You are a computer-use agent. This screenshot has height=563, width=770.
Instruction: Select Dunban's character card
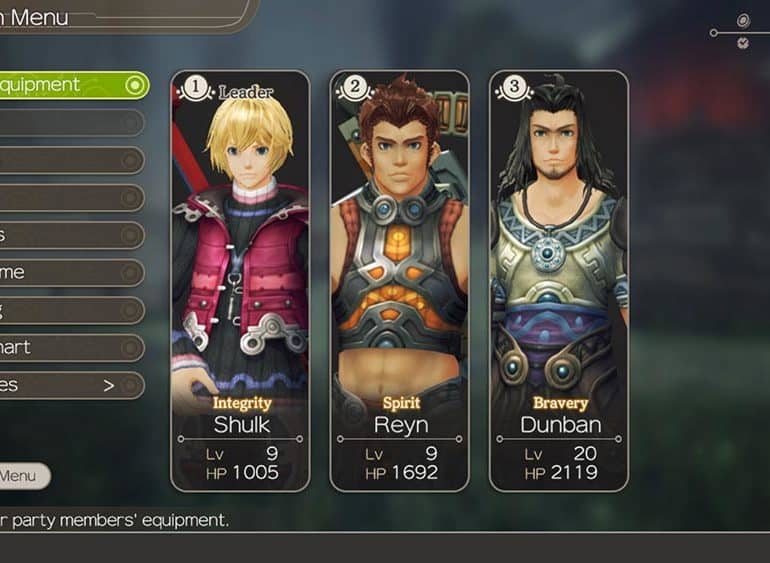click(x=559, y=280)
